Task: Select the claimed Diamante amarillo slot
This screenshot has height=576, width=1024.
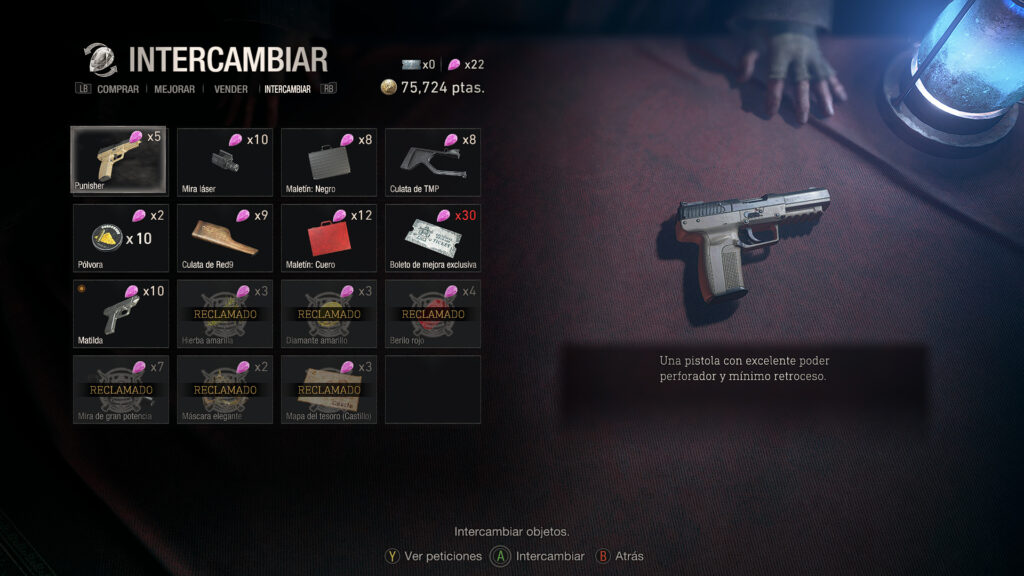Action: click(328, 313)
